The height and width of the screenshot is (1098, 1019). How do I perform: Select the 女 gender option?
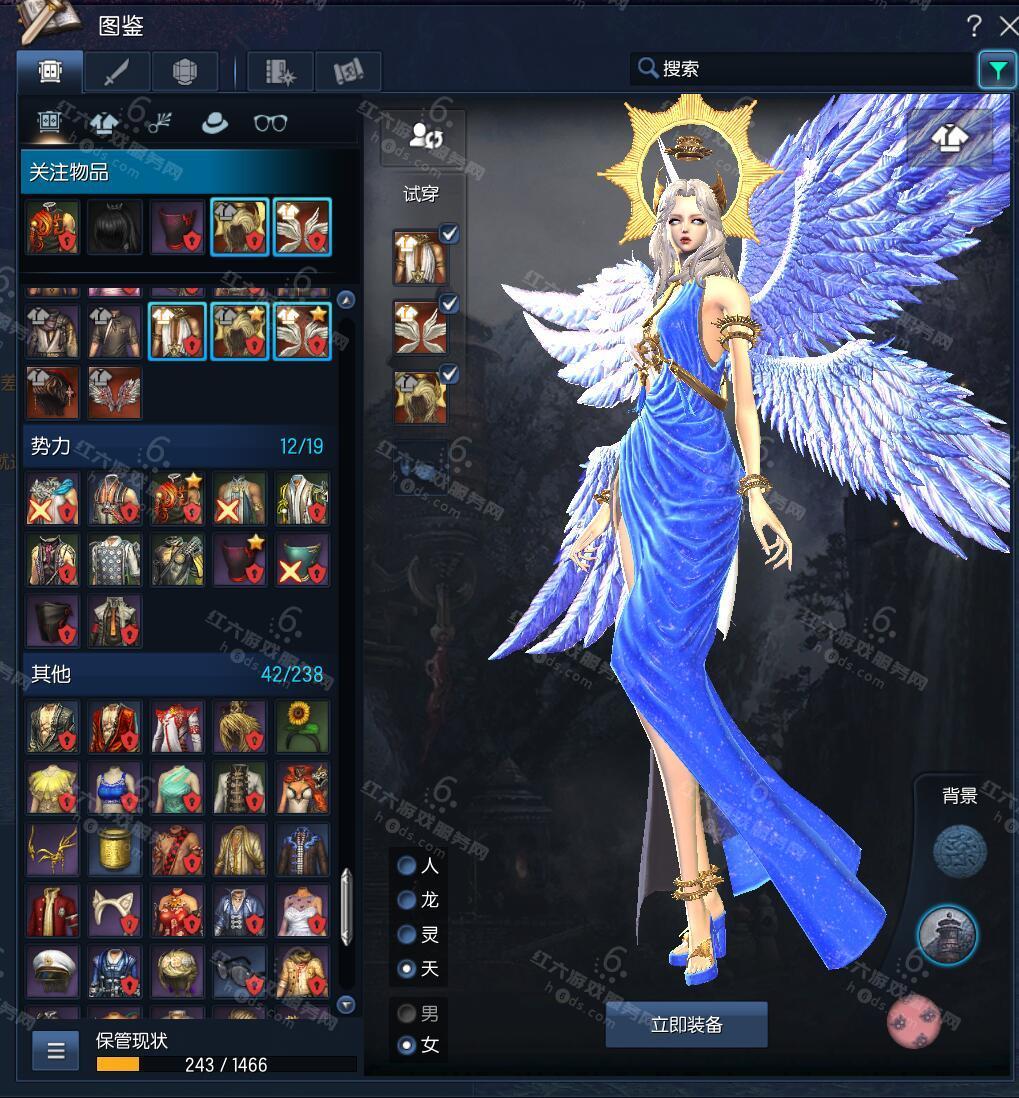click(x=407, y=1046)
